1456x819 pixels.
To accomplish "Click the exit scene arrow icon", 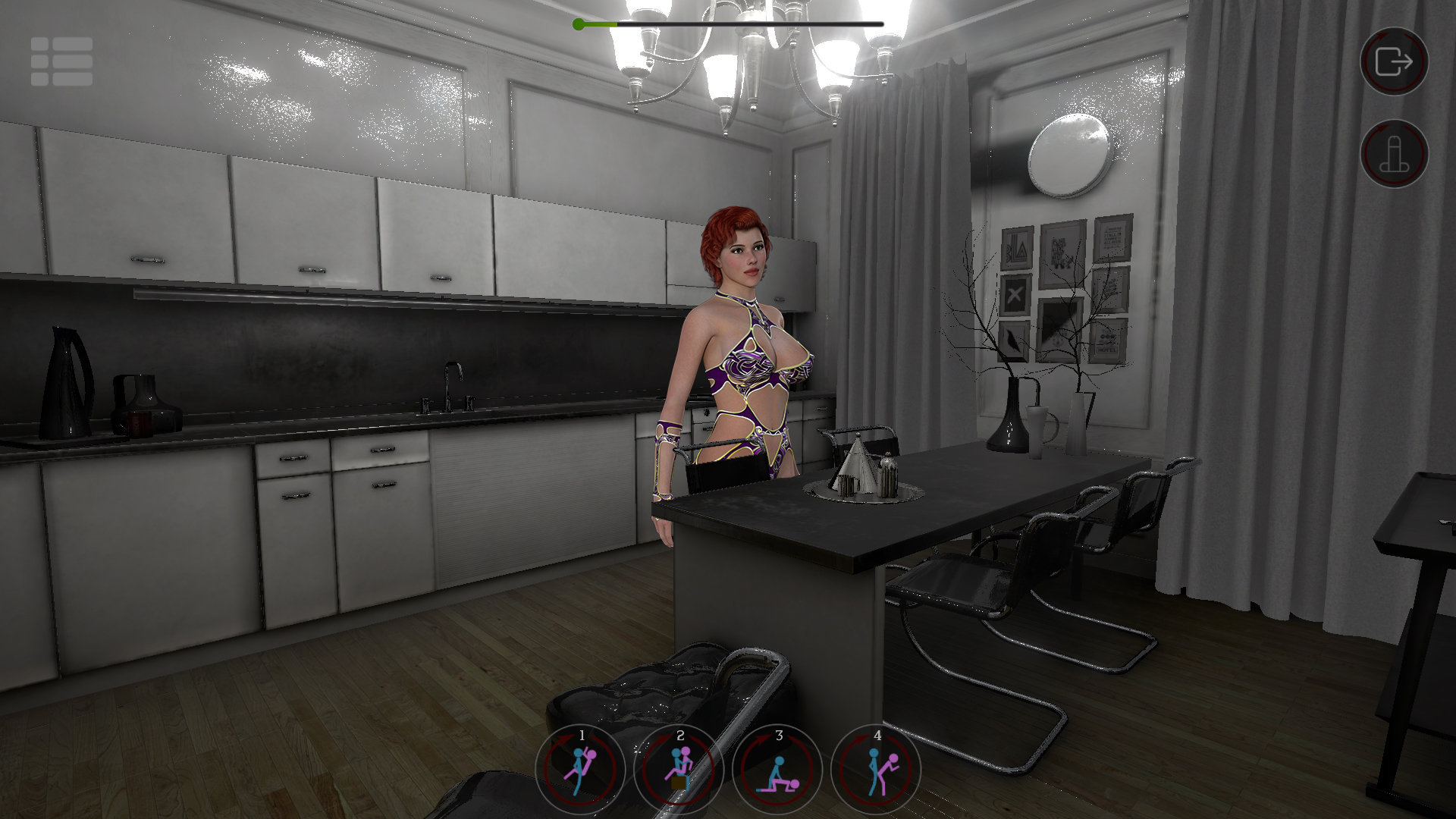I will 1394,62.
